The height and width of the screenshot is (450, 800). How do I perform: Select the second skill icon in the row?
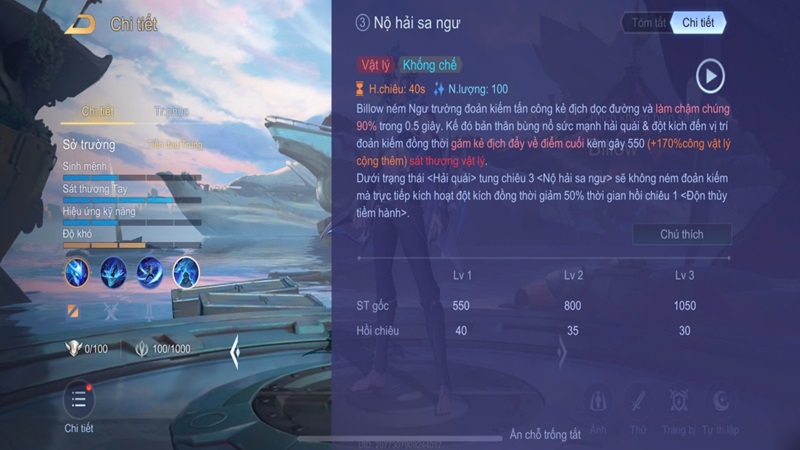pos(114,271)
